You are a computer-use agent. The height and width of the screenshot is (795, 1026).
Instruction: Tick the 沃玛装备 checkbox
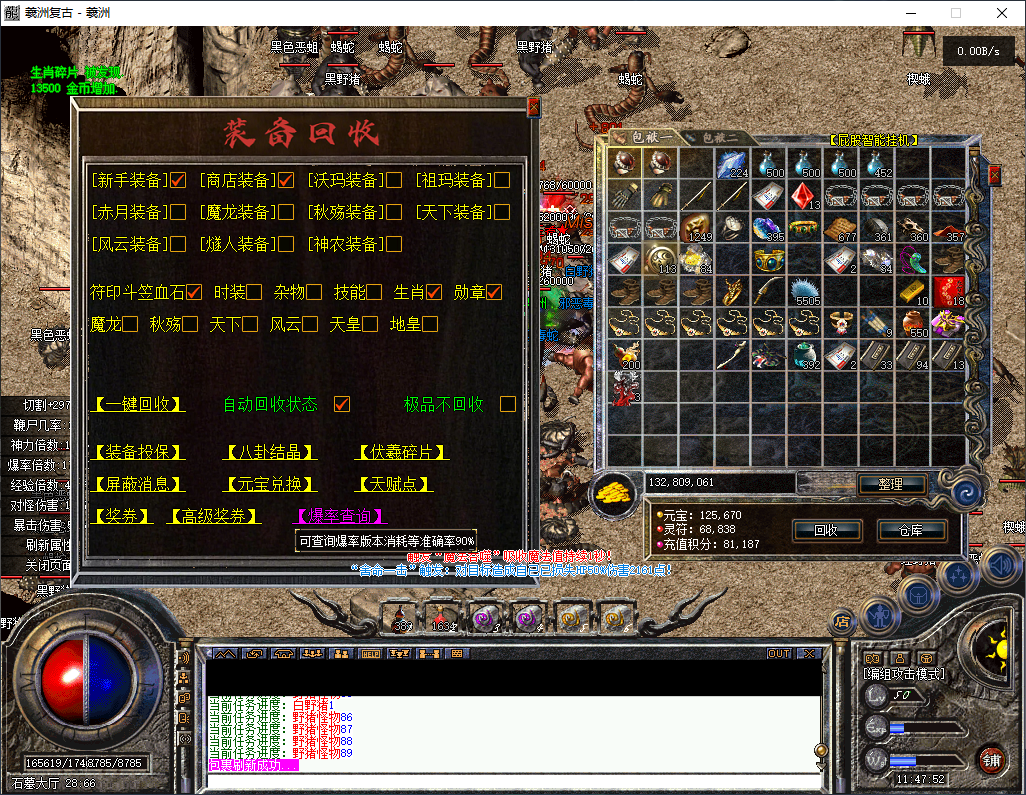coord(394,180)
